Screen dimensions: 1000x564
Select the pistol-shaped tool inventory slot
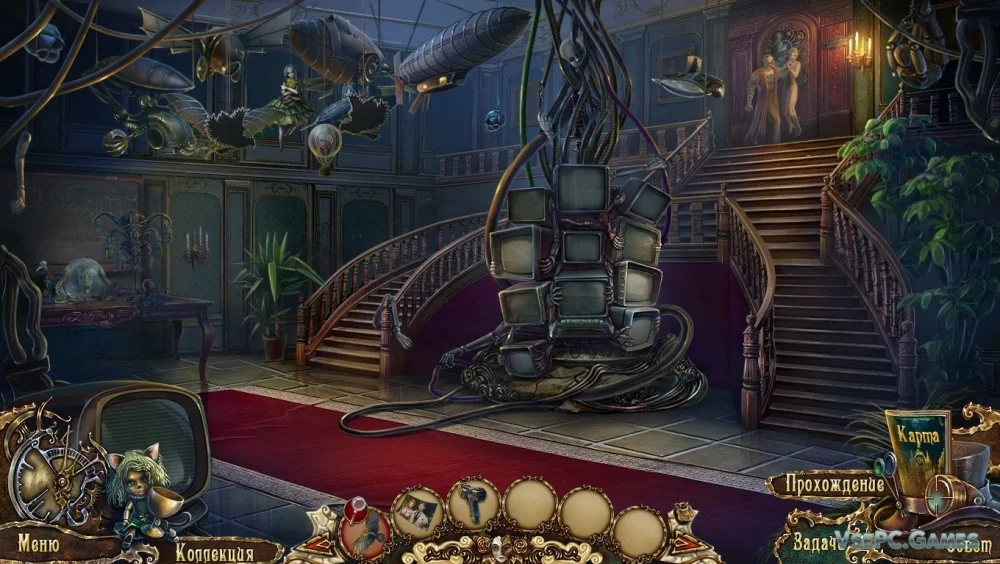click(x=472, y=503)
